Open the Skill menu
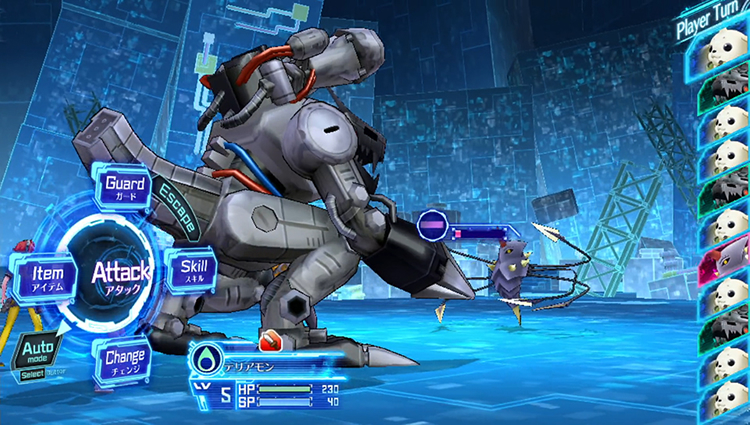The image size is (750, 425). (x=194, y=270)
